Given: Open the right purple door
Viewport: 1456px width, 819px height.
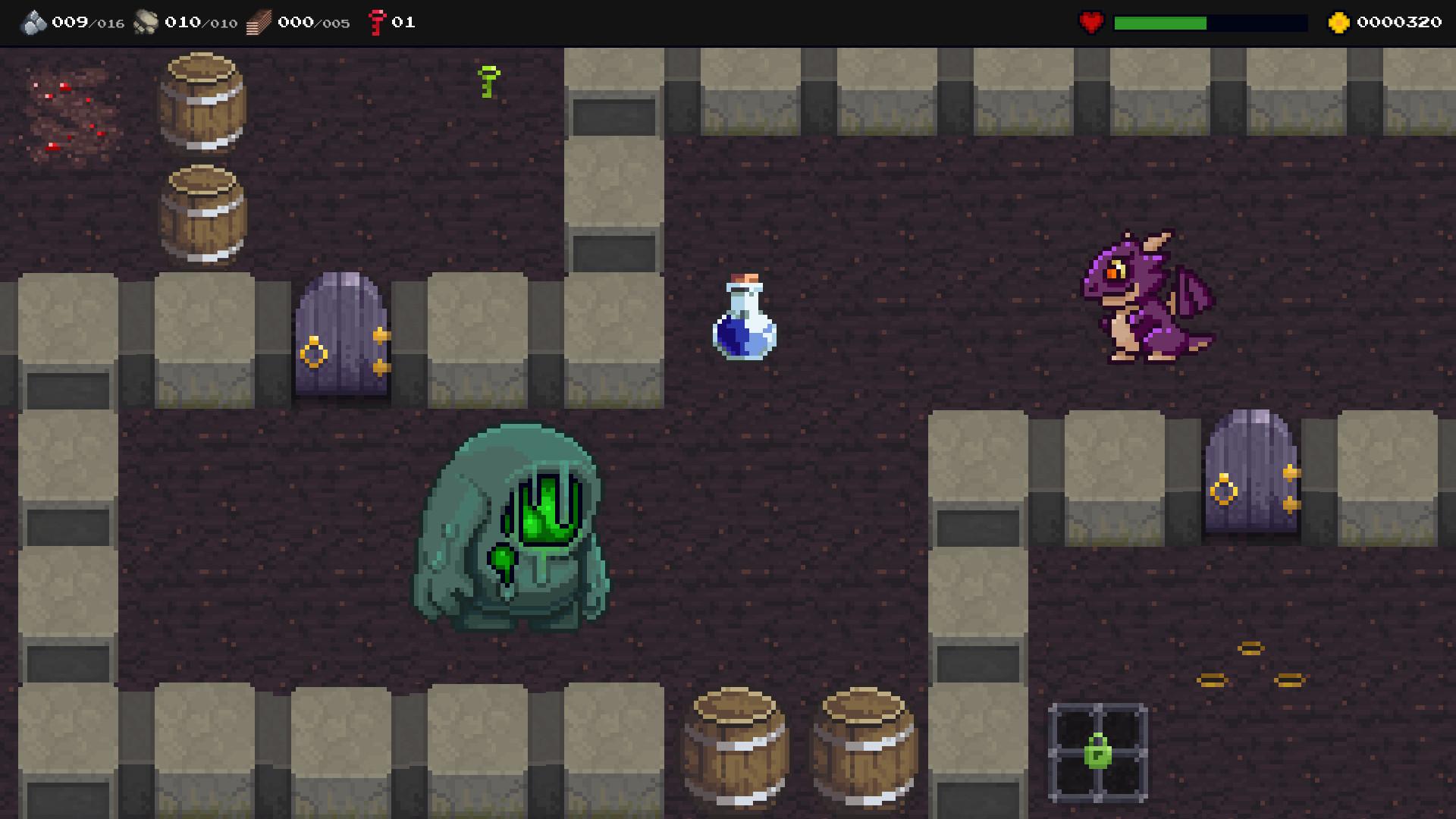Looking at the screenshot, I should (x=1250, y=470).
